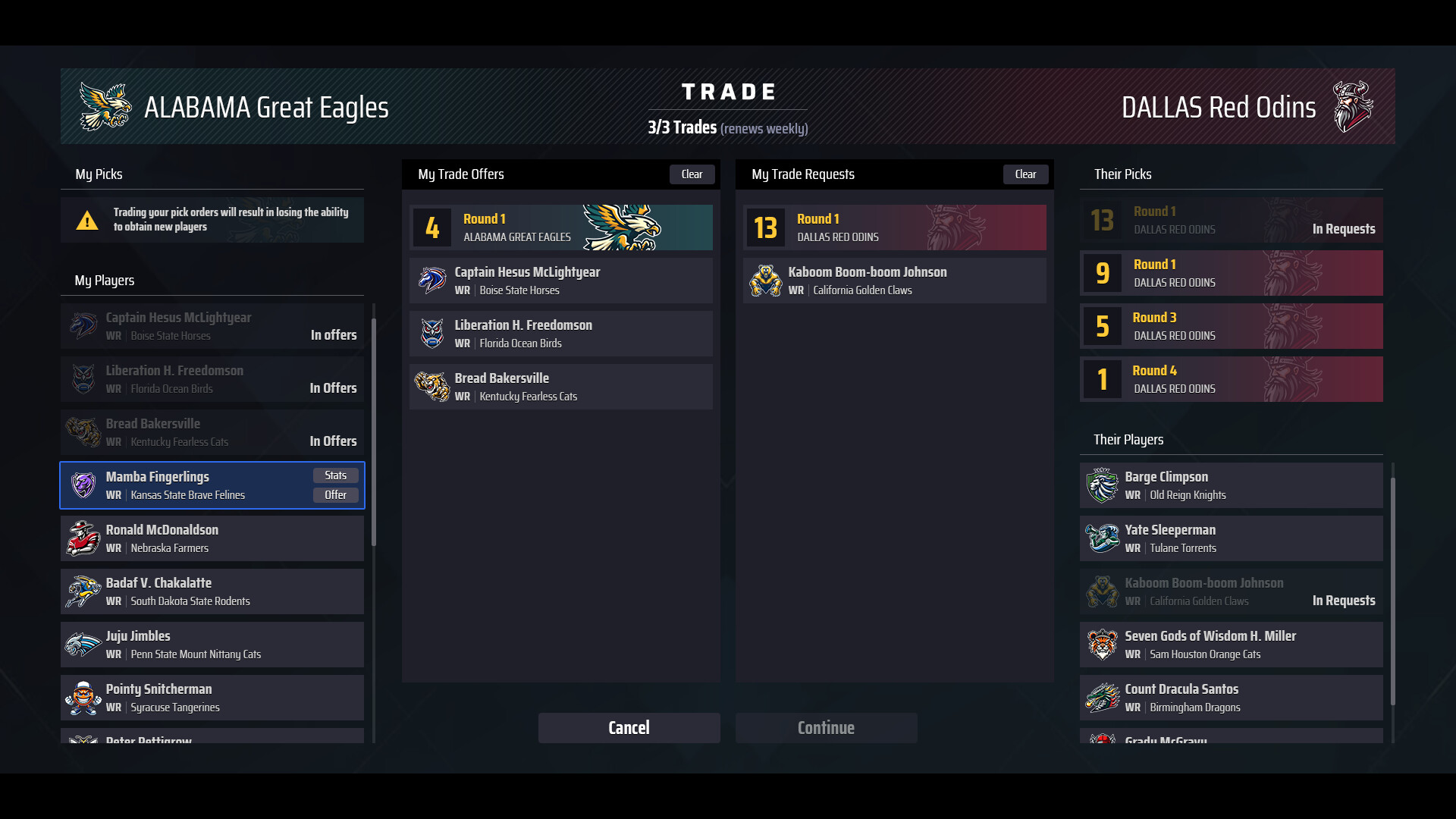Click Pointy Snitcherman's Syracuse Tangerines icon
Screen dimensions: 1456x819
(83, 697)
